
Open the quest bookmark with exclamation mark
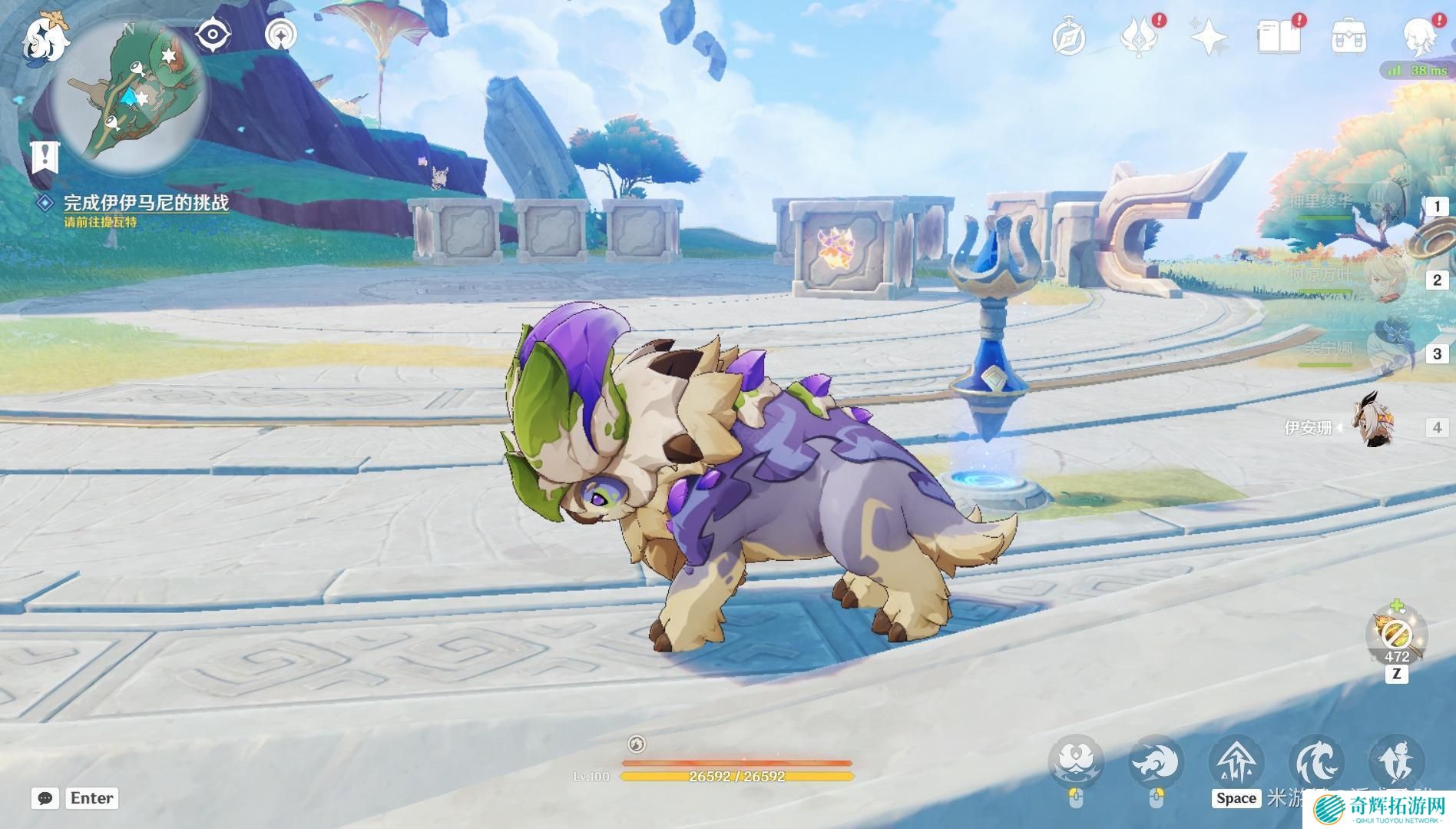click(45, 158)
